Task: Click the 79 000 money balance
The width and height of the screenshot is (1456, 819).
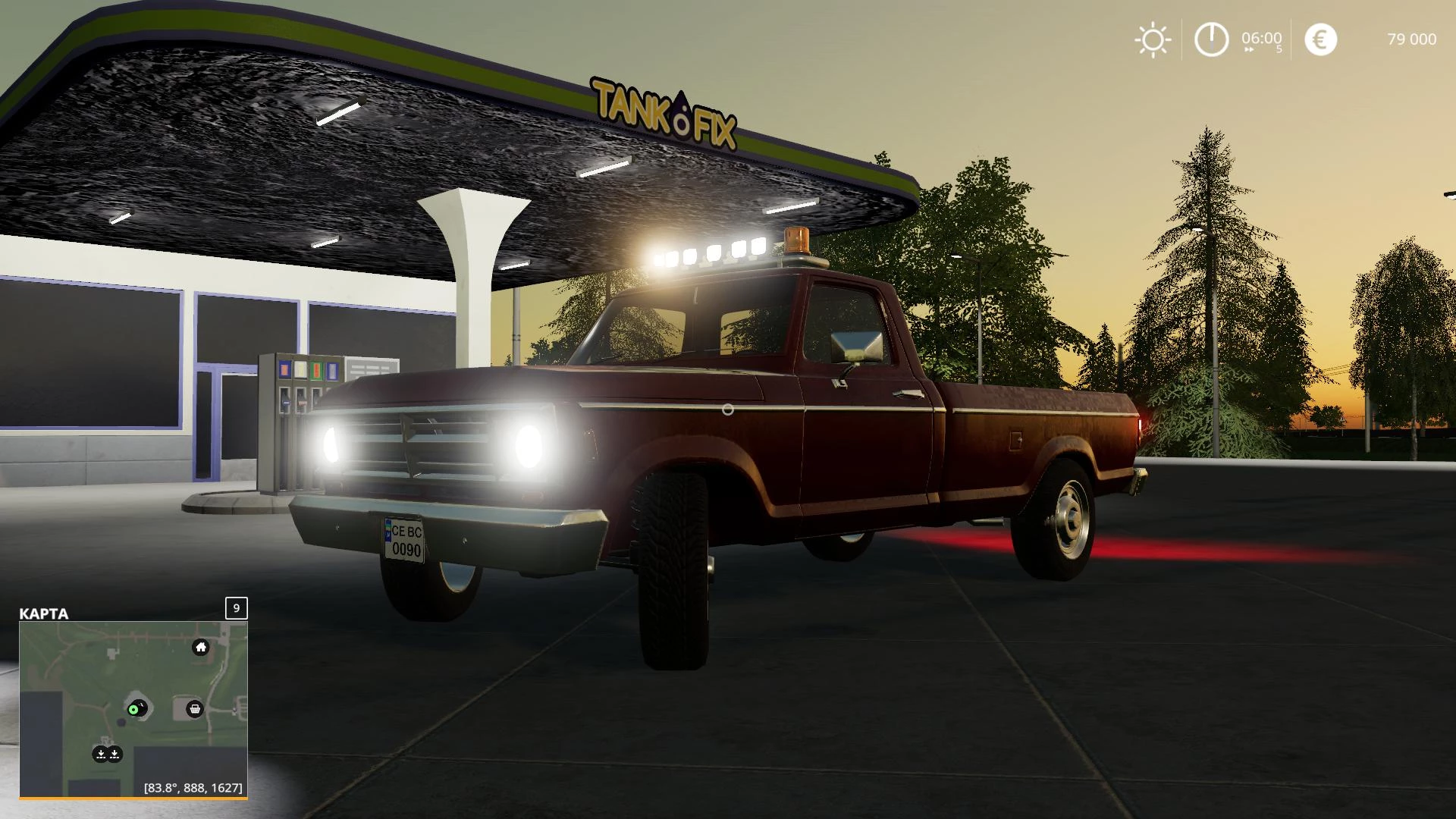Action: [x=1411, y=39]
